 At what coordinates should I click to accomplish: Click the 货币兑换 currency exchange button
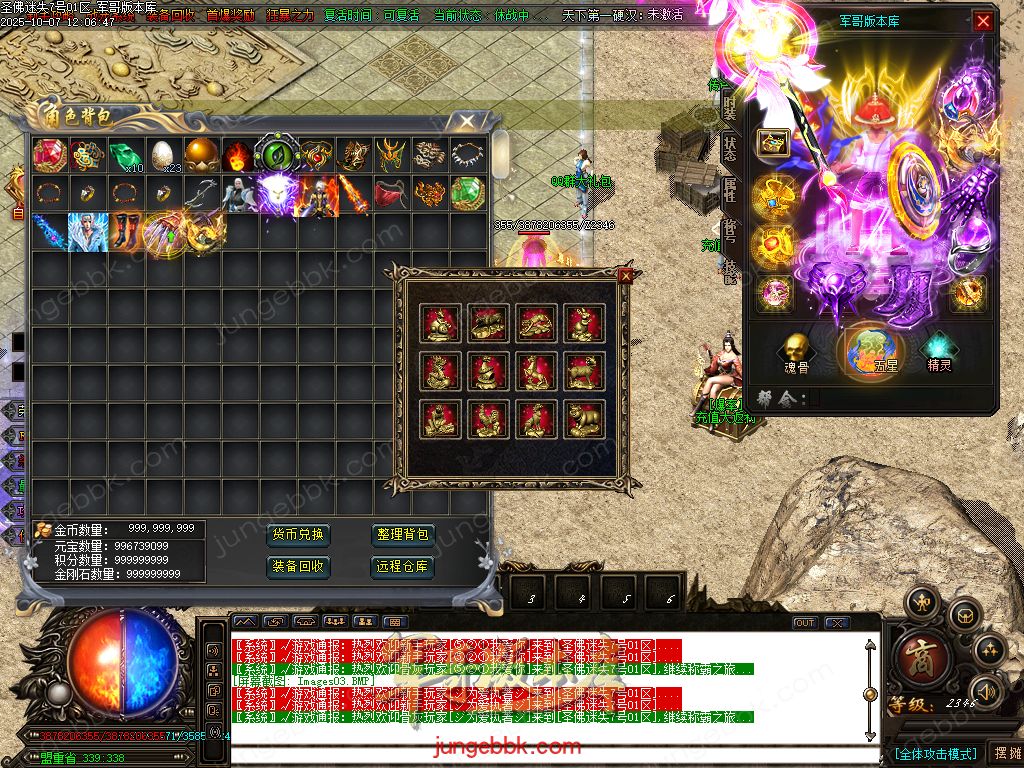pos(298,535)
